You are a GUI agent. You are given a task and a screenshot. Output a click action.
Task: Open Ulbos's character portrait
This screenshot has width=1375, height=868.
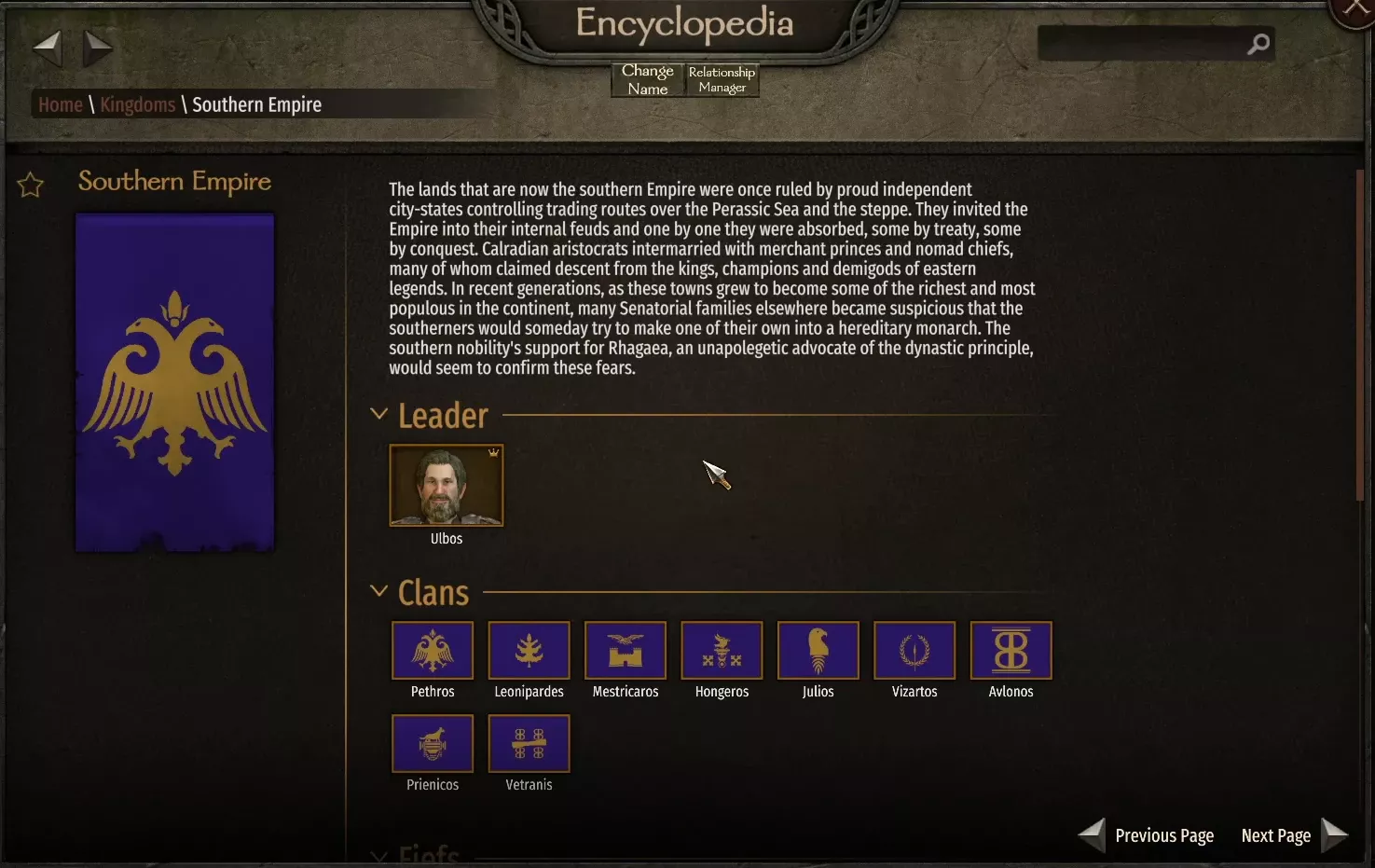pyautogui.click(x=446, y=485)
